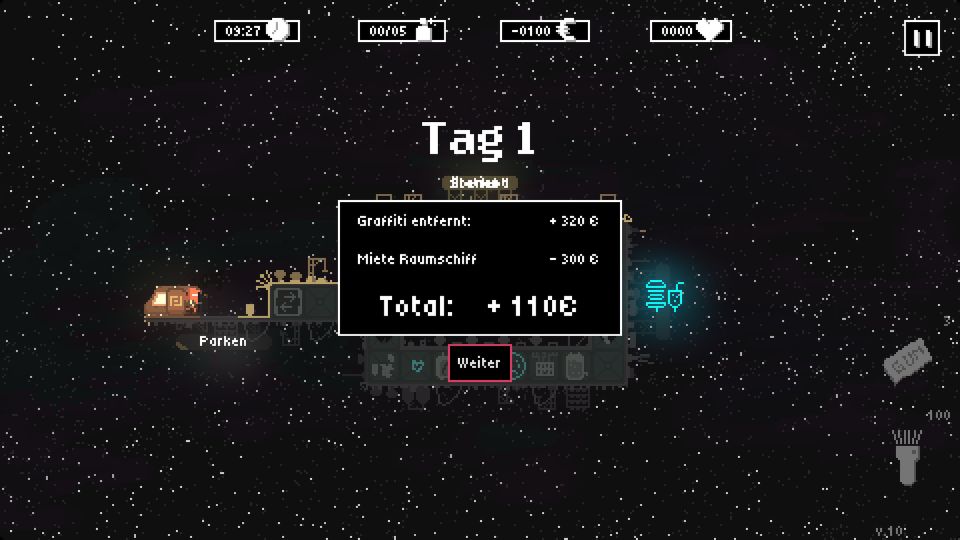
Task: Pause the game with the pause button
Action: [x=921, y=39]
